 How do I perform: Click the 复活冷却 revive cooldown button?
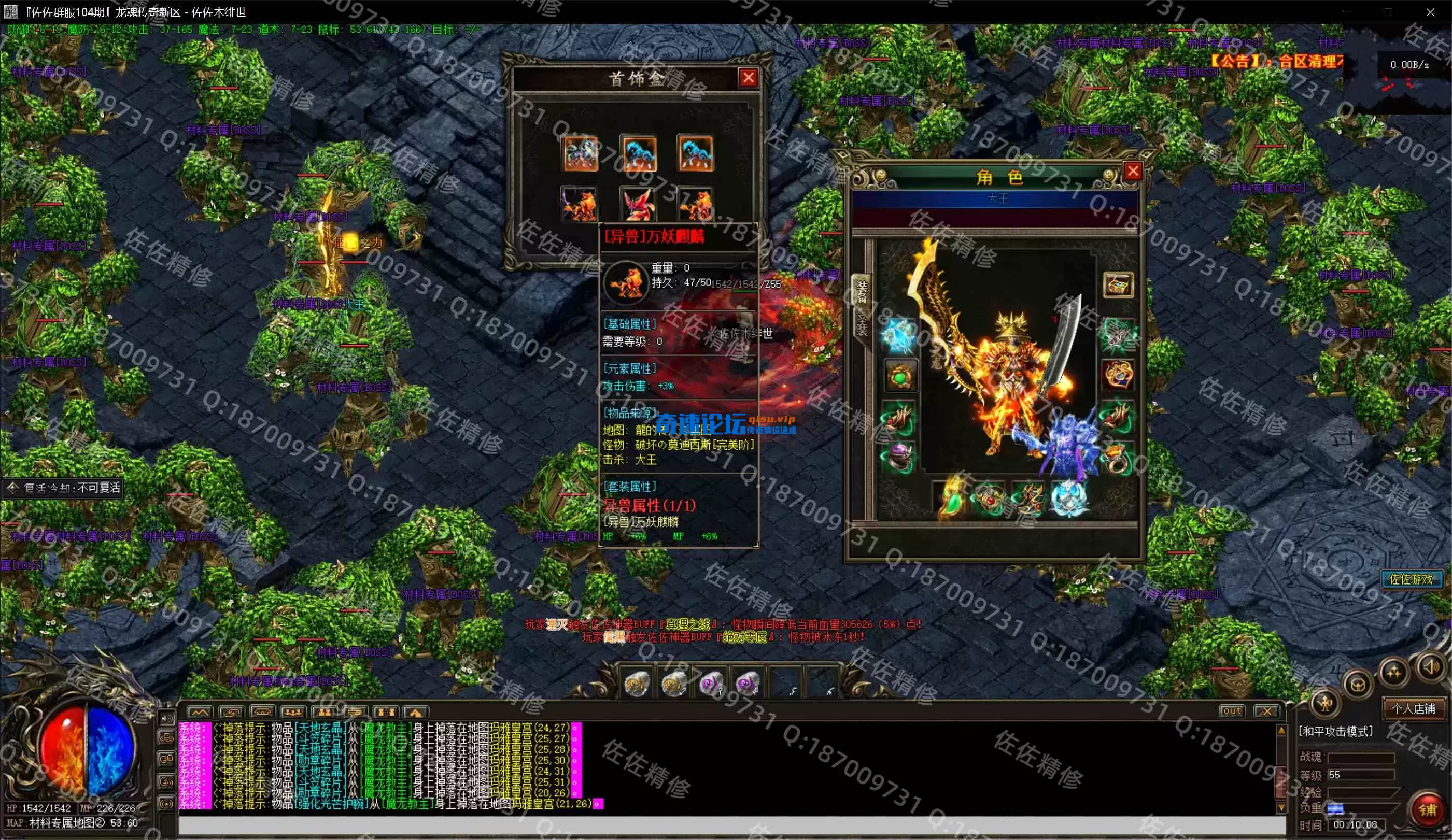tap(63, 488)
